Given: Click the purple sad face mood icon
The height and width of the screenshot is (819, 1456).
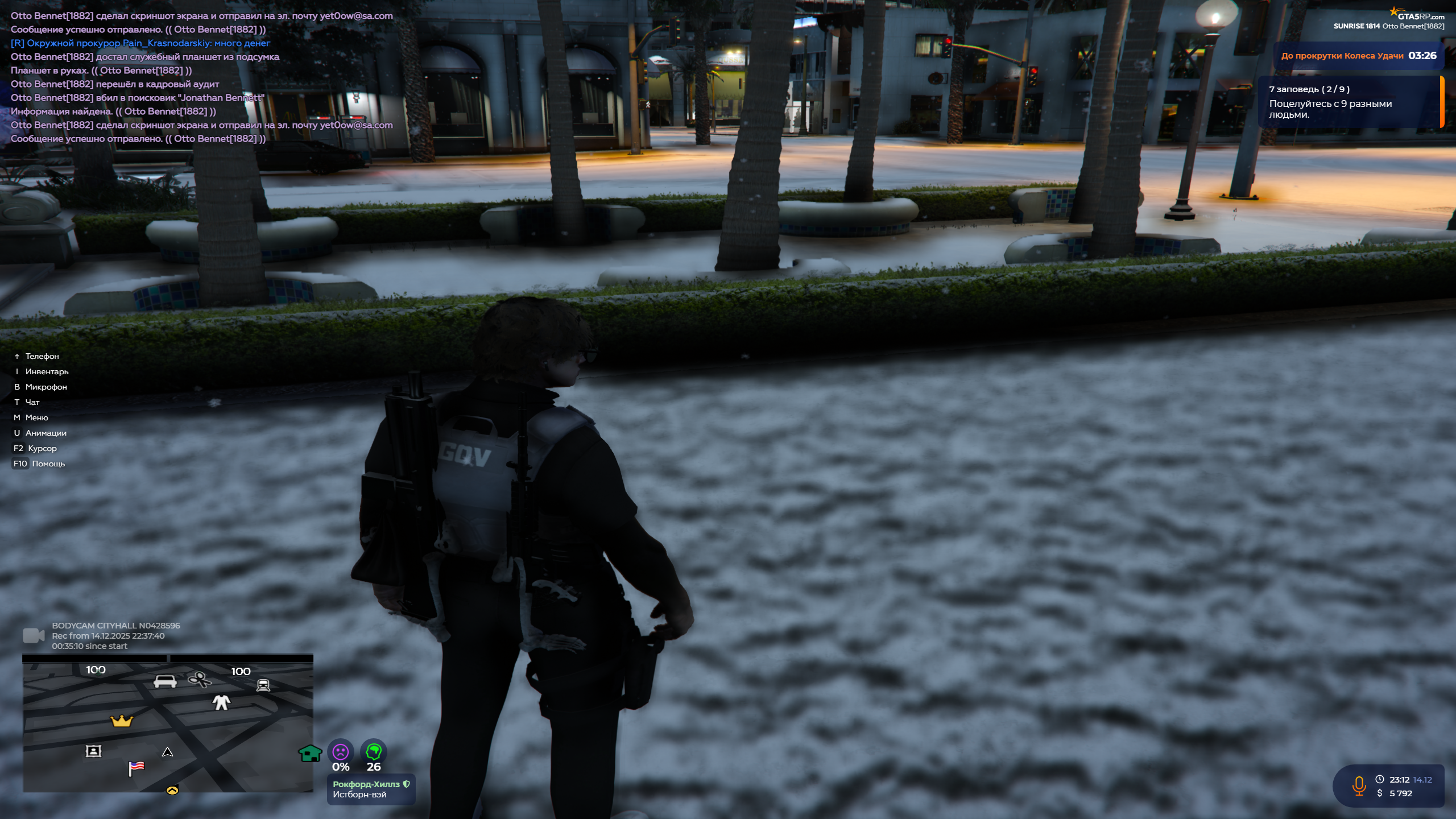Looking at the screenshot, I should (341, 752).
